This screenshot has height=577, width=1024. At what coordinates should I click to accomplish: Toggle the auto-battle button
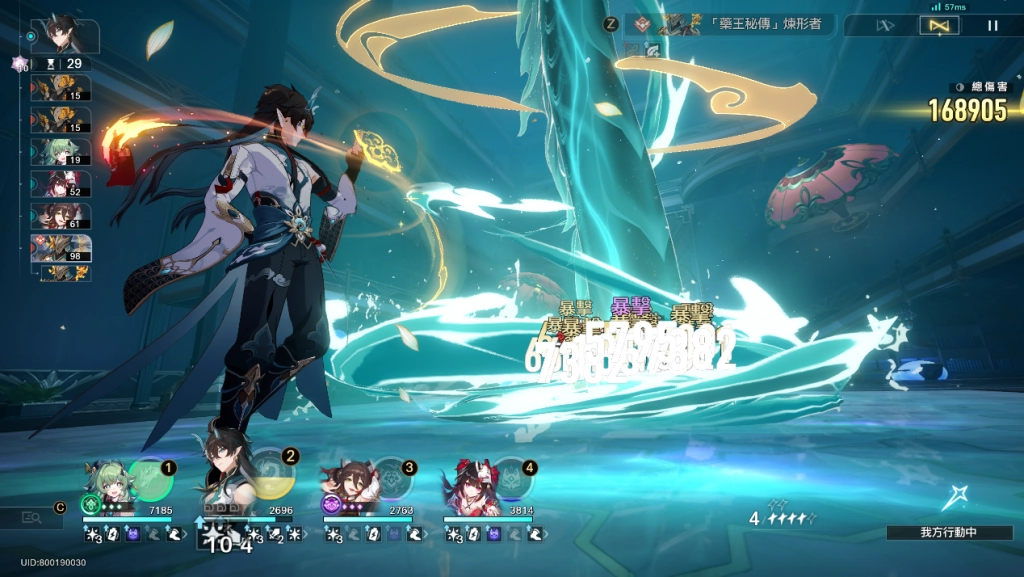point(938,25)
